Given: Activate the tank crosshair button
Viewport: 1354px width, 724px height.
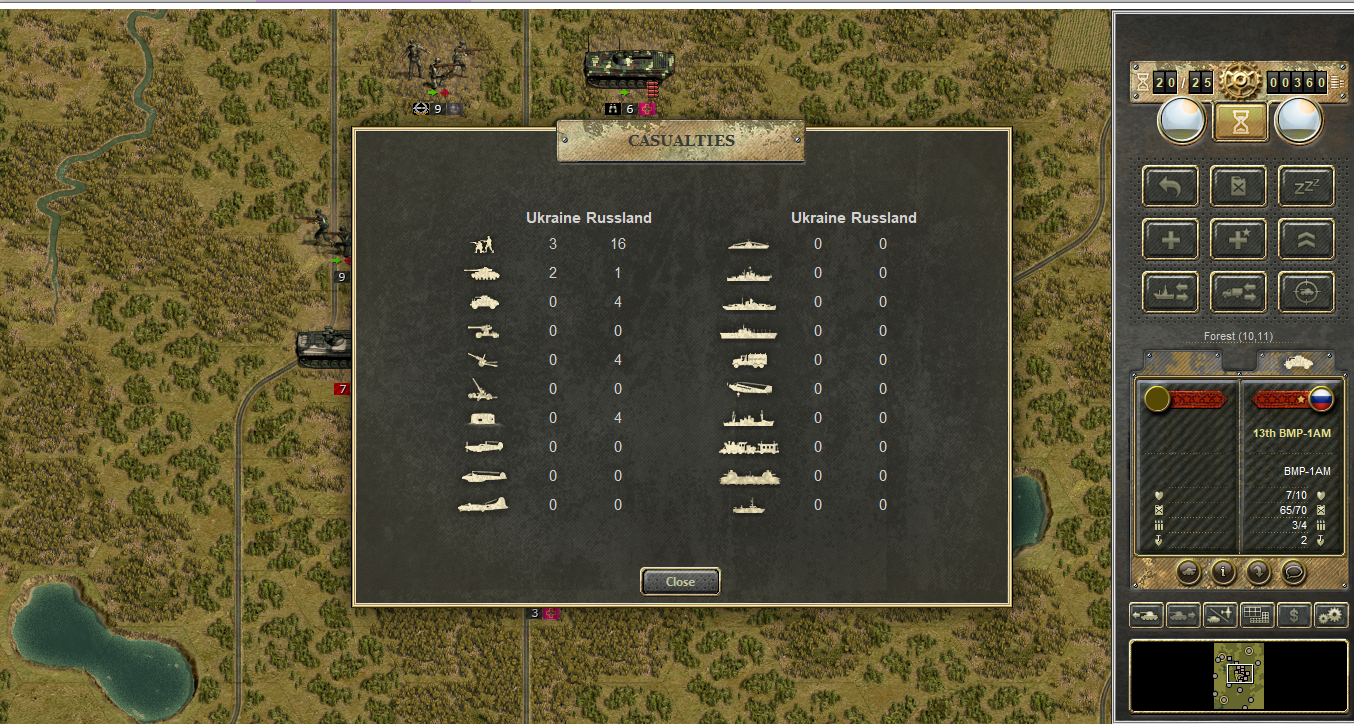Looking at the screenshot, I should (x=1306, y=292).
